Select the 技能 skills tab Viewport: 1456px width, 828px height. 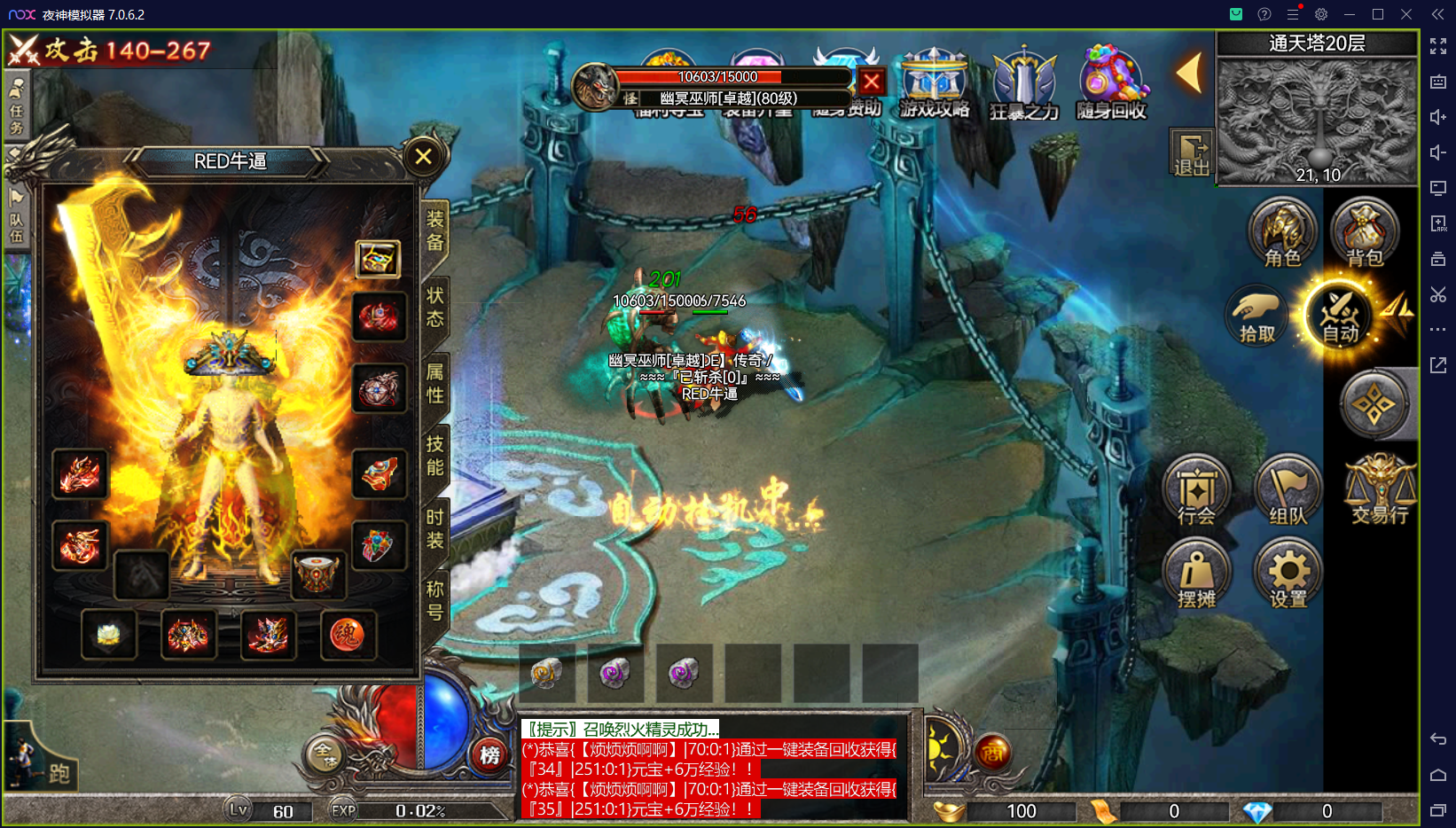pyautogui.click(x=434, y=456)
